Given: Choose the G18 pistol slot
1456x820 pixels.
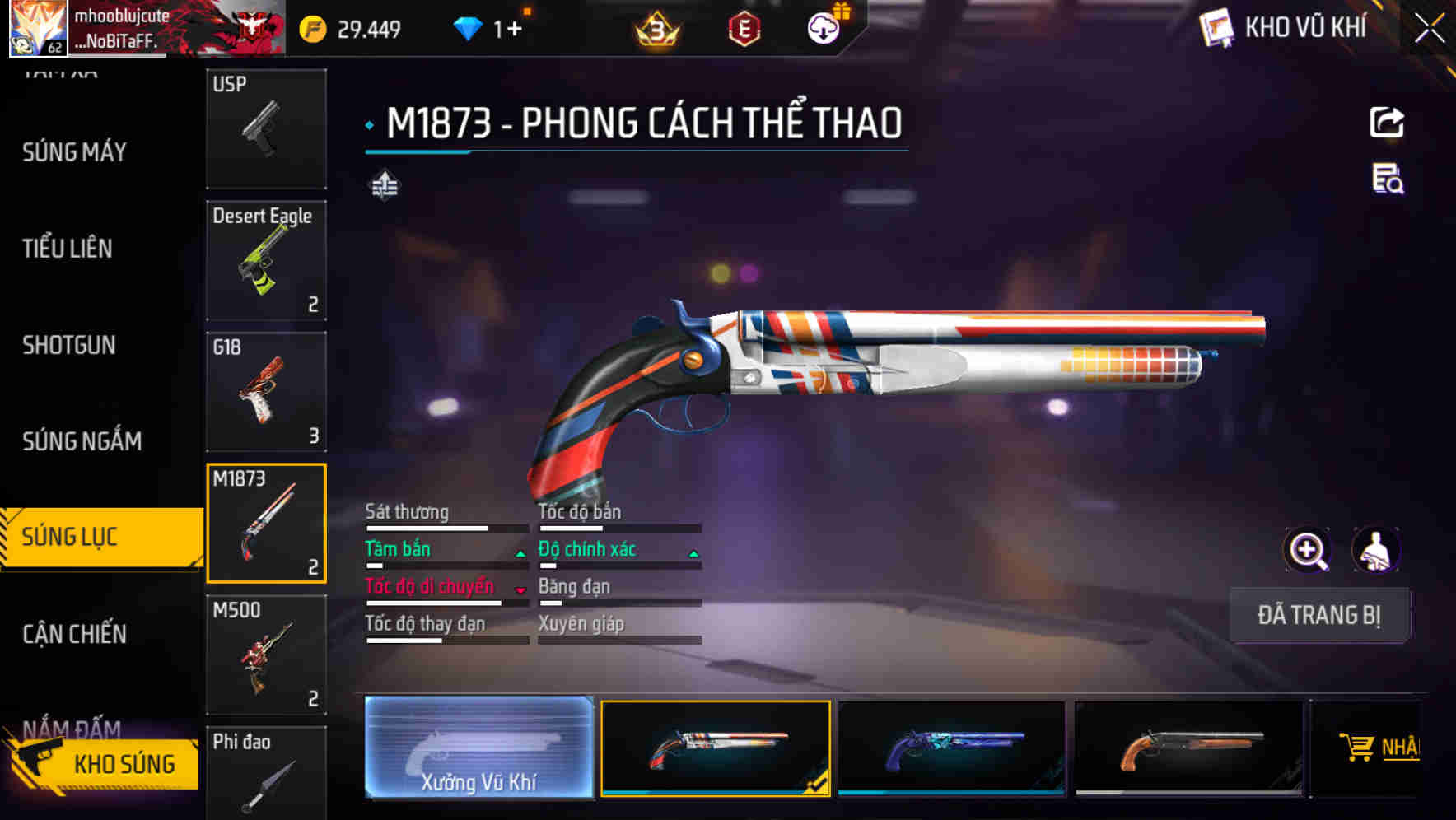Looking at the screenshot, I should click(x=266, y=392).
